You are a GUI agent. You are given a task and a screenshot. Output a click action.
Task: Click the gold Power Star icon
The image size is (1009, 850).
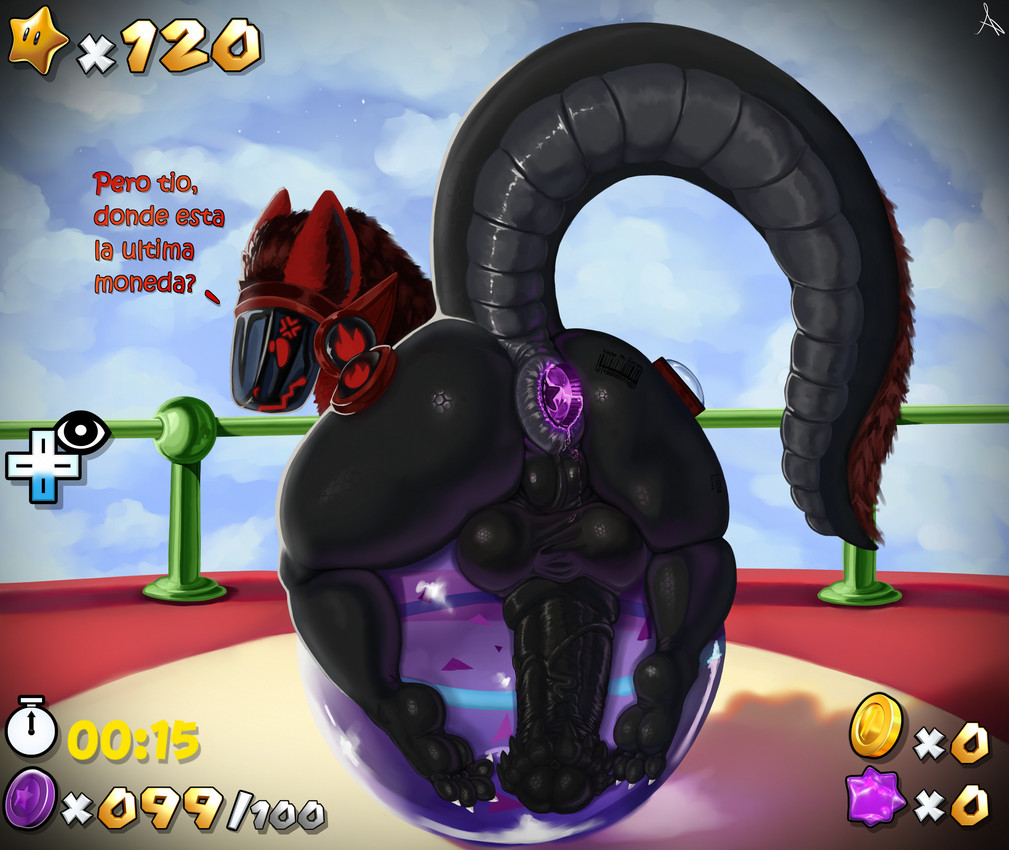[x=38, y=41]
